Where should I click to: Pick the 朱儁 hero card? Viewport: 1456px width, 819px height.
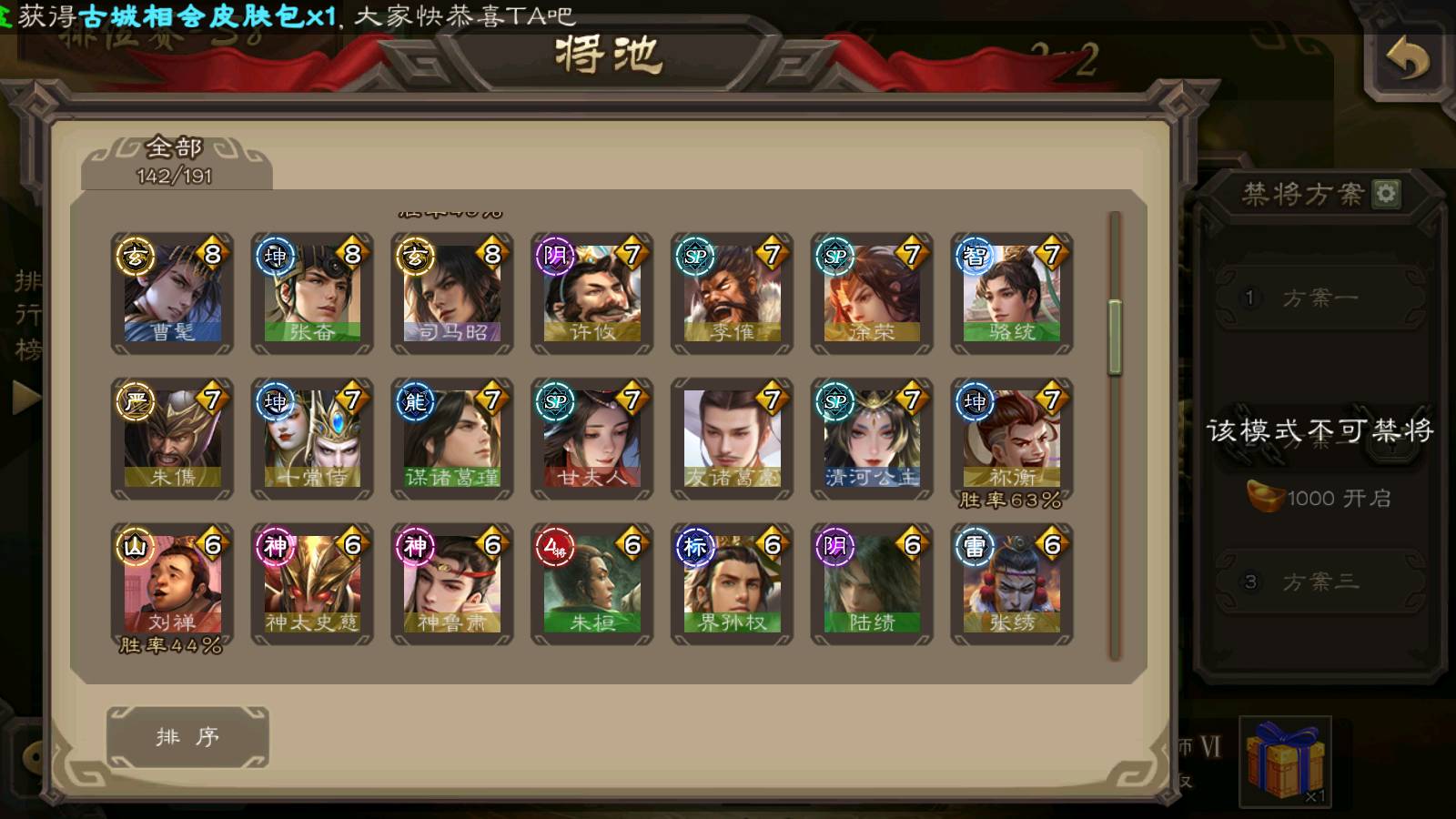tap(172, 439)
